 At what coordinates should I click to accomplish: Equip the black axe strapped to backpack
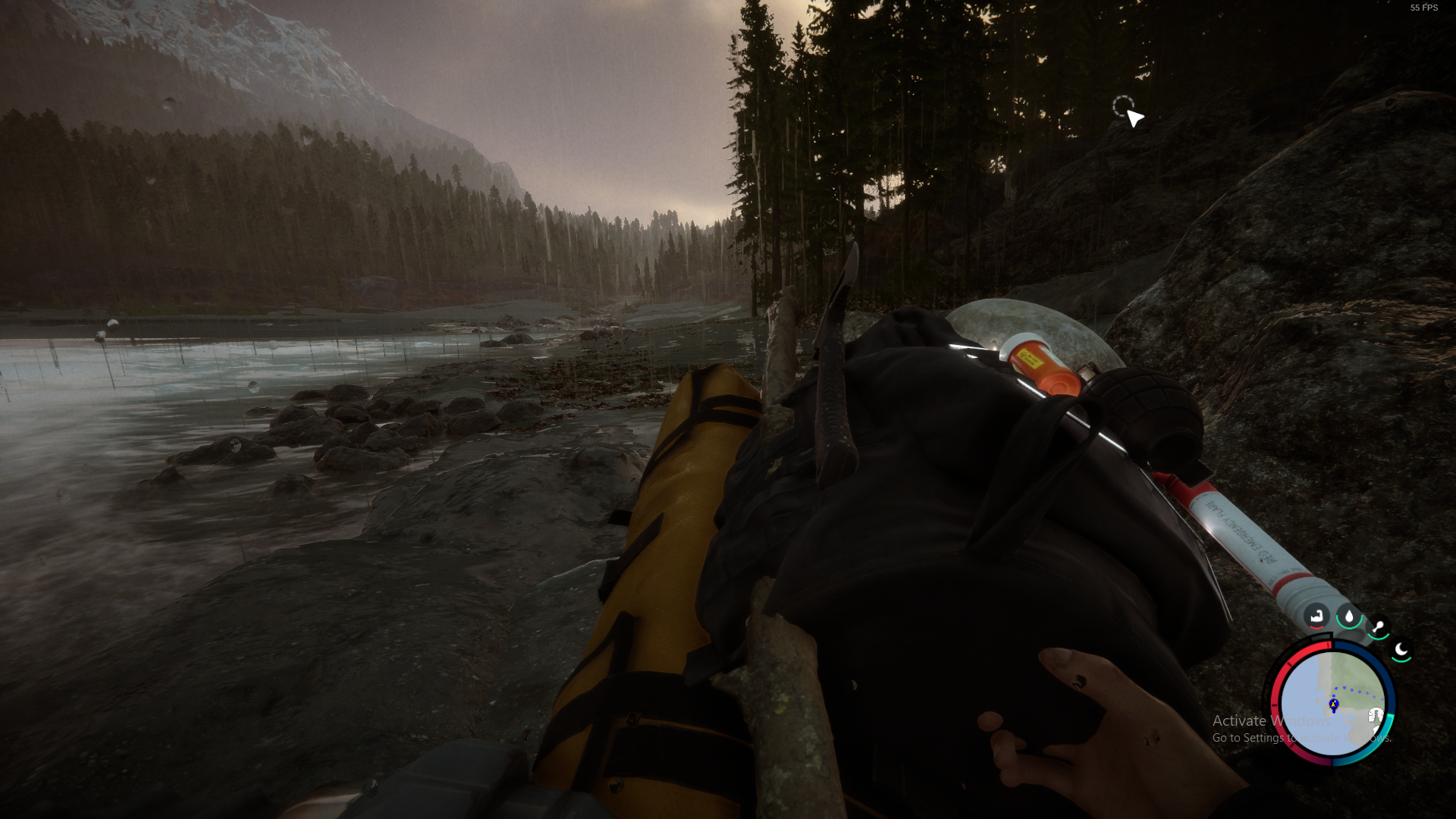click(x=836, y=394)
